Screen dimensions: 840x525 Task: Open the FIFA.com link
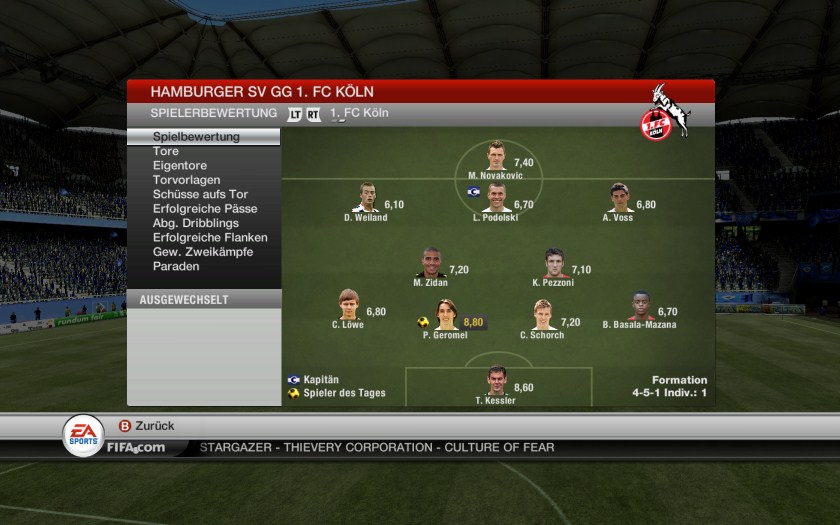click(136, 447)
